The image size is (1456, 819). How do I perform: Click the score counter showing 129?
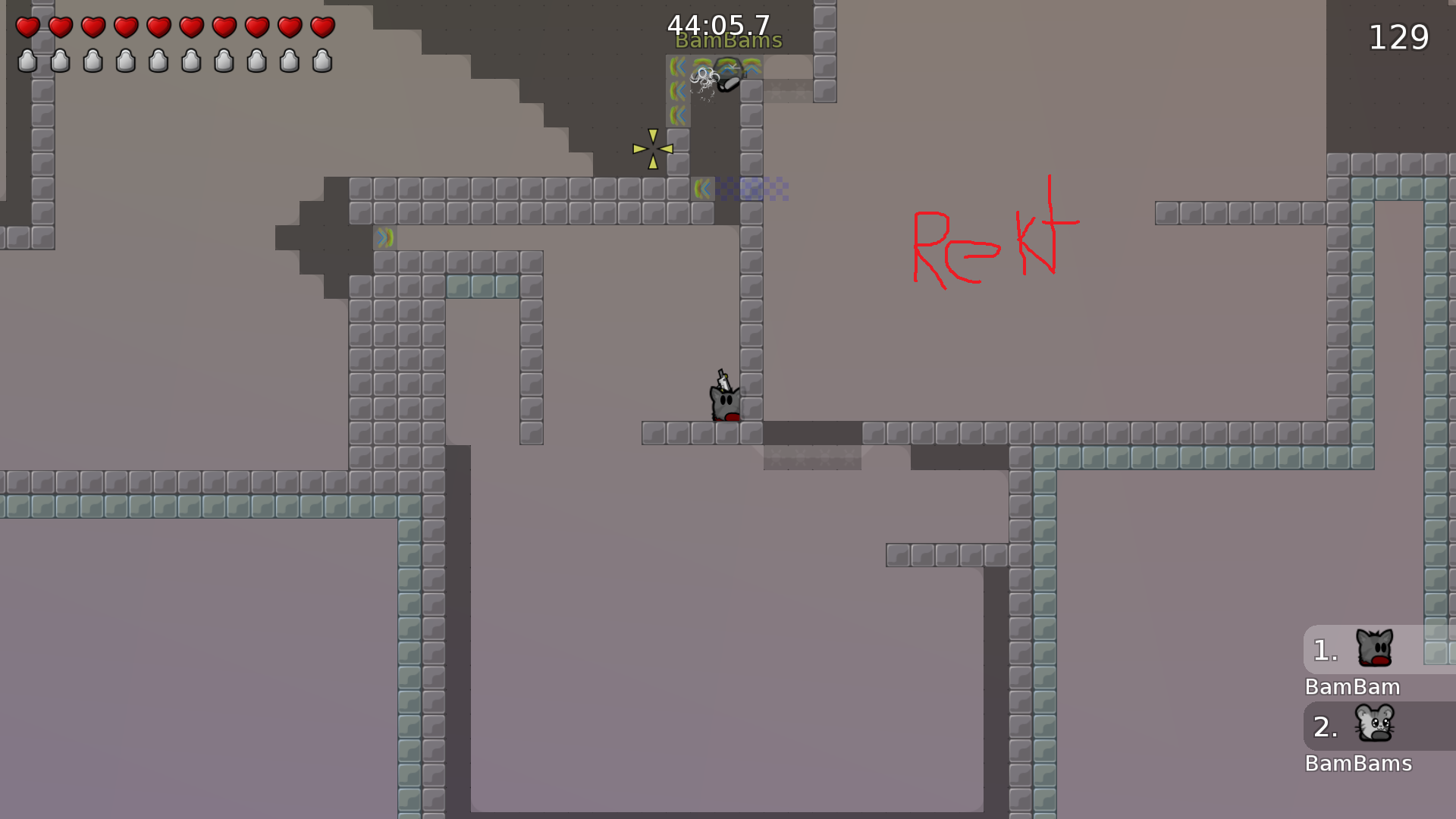[x=1398, y=38]
